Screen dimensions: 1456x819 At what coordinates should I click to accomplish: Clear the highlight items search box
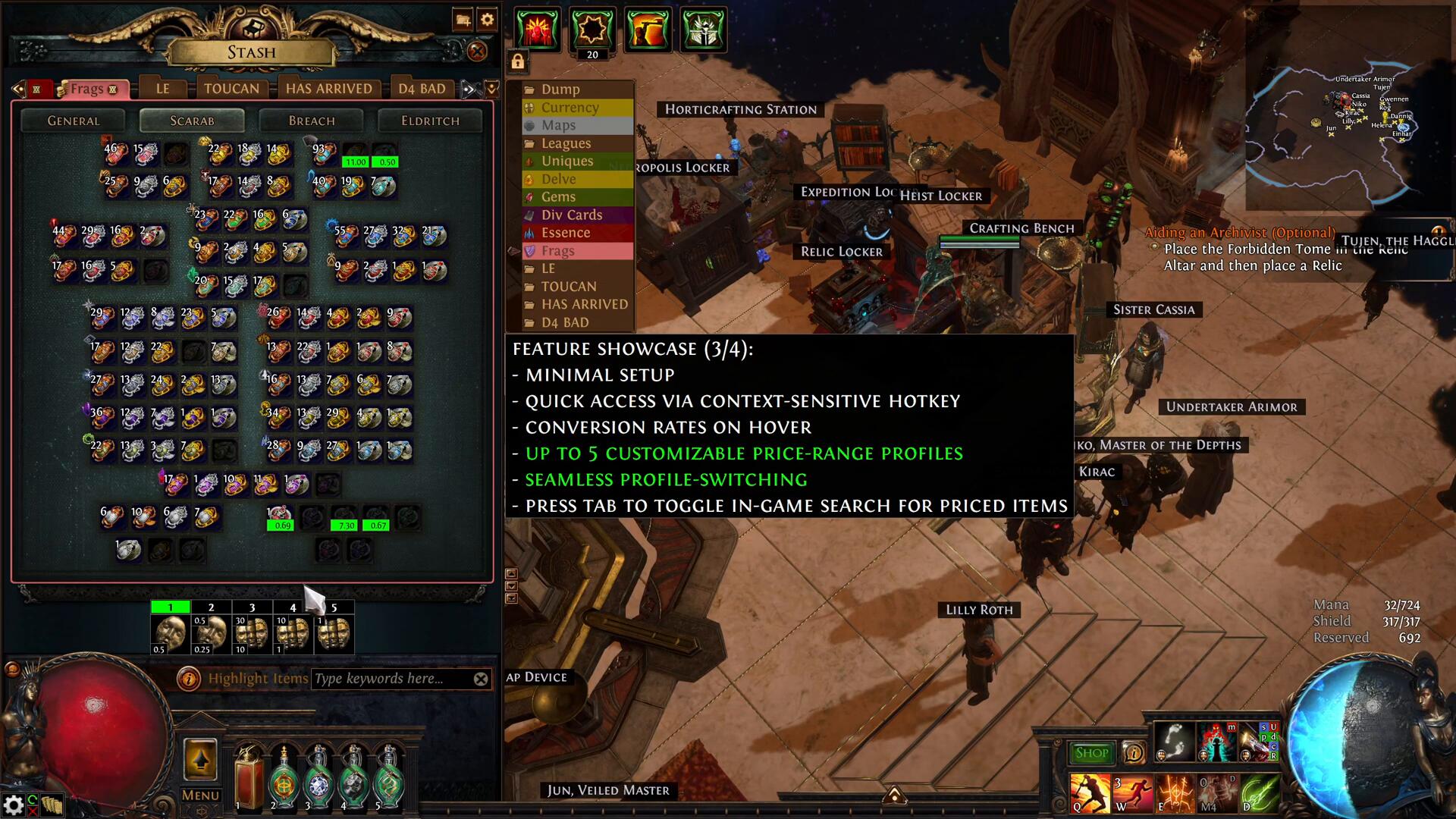481,679
